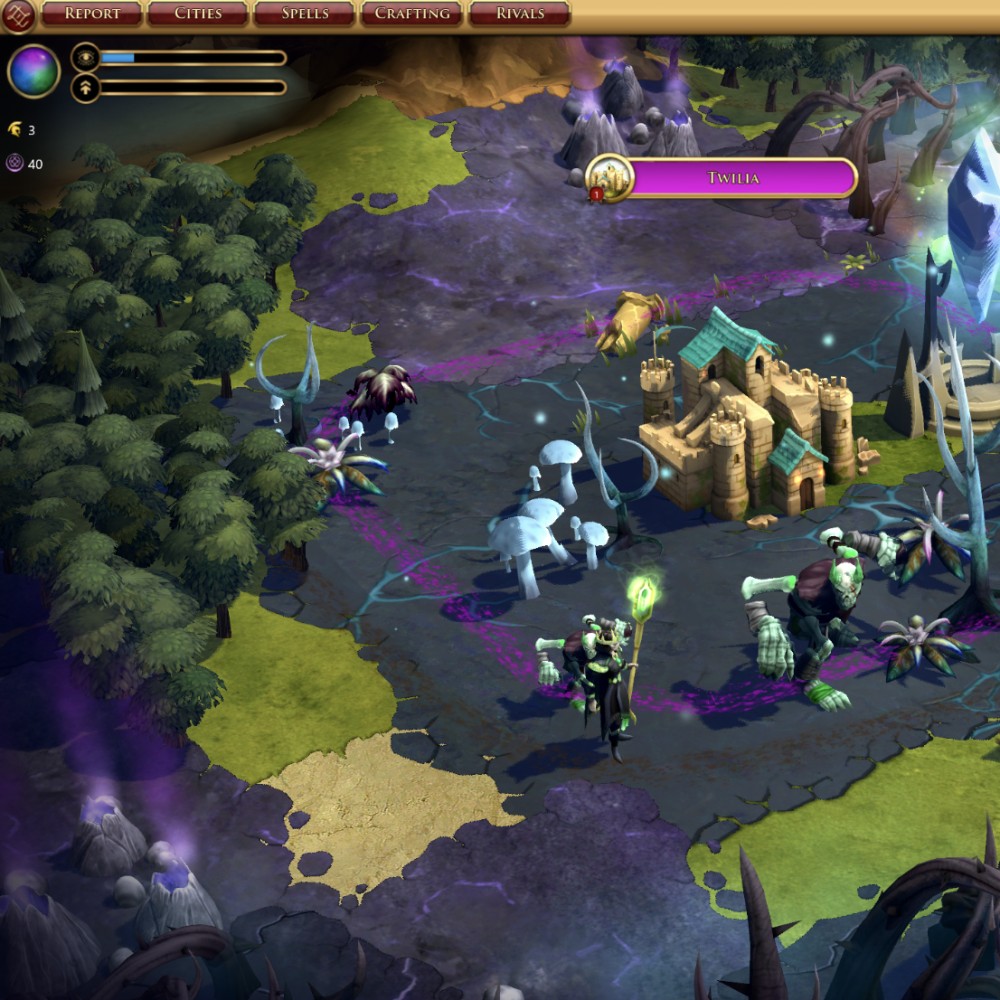Click the round red emblem button
Screen dimensions: 1000x1000
point(18,14)
